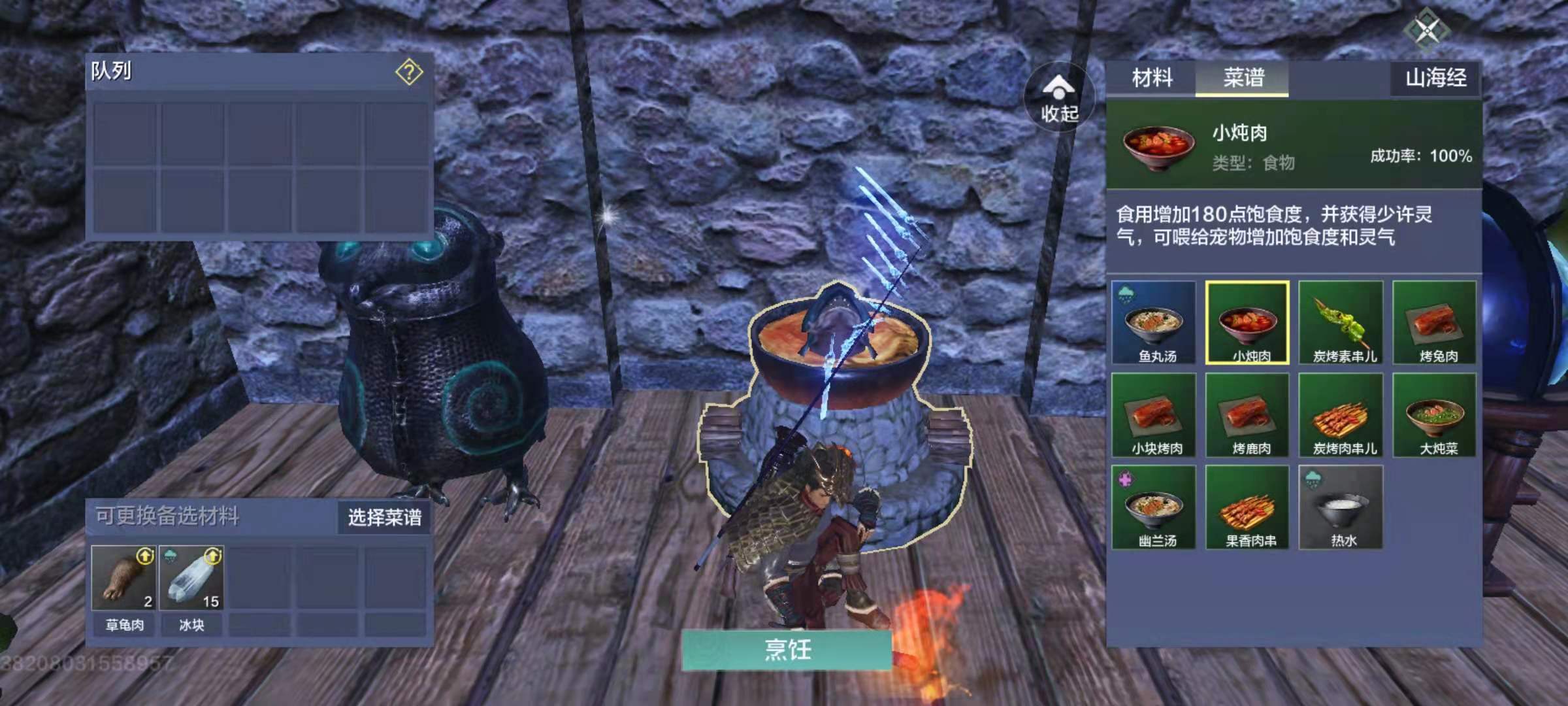Select the 冰块 ingredient slot
Screen dimensions: 1568x706
pos(191,579)
